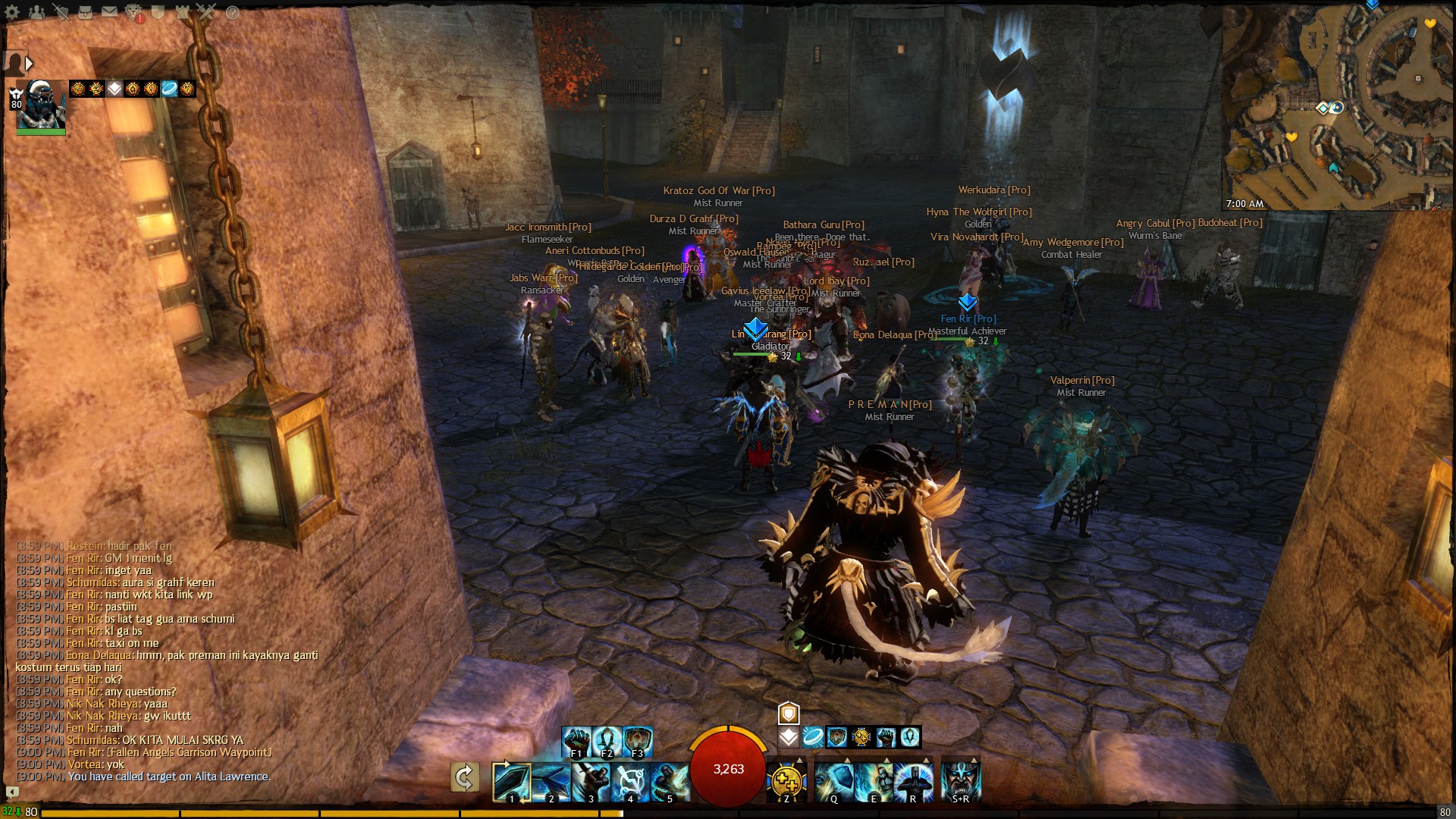1456x819 pixels.
Task: Use the F3 shield virtue skill
Action: coord(638,741)
